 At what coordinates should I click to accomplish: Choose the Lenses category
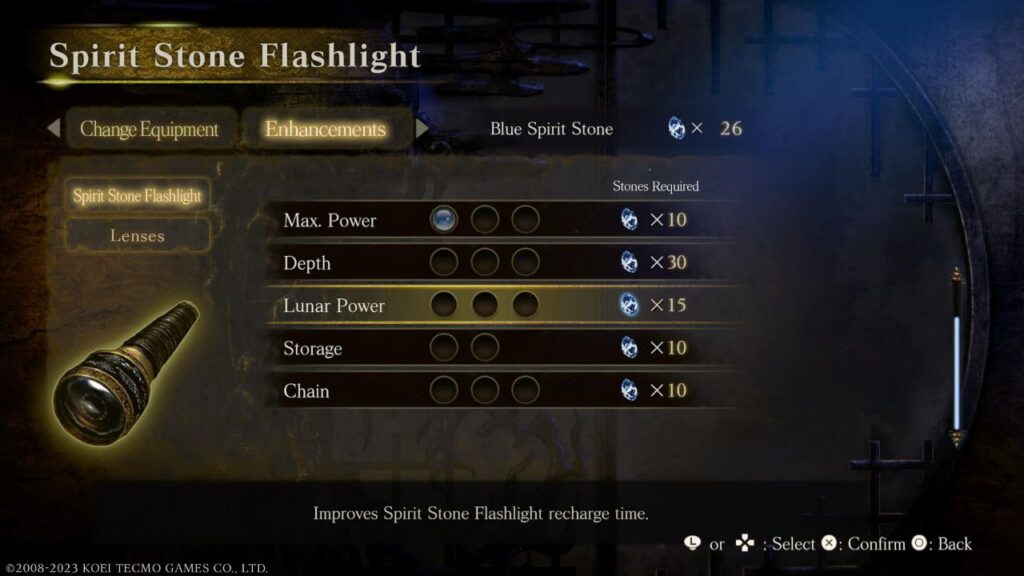137,236
